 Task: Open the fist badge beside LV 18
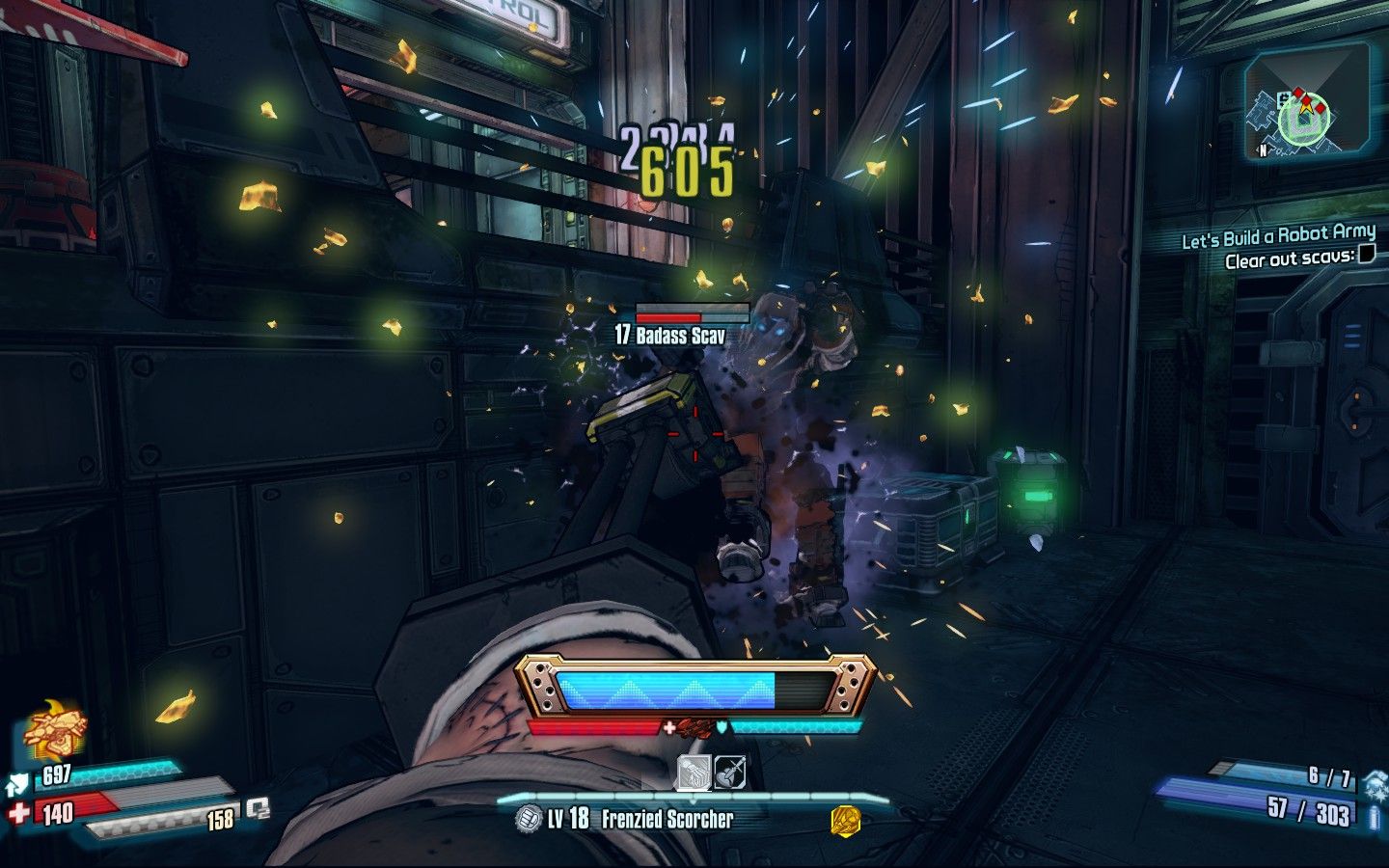pos(529,820)
